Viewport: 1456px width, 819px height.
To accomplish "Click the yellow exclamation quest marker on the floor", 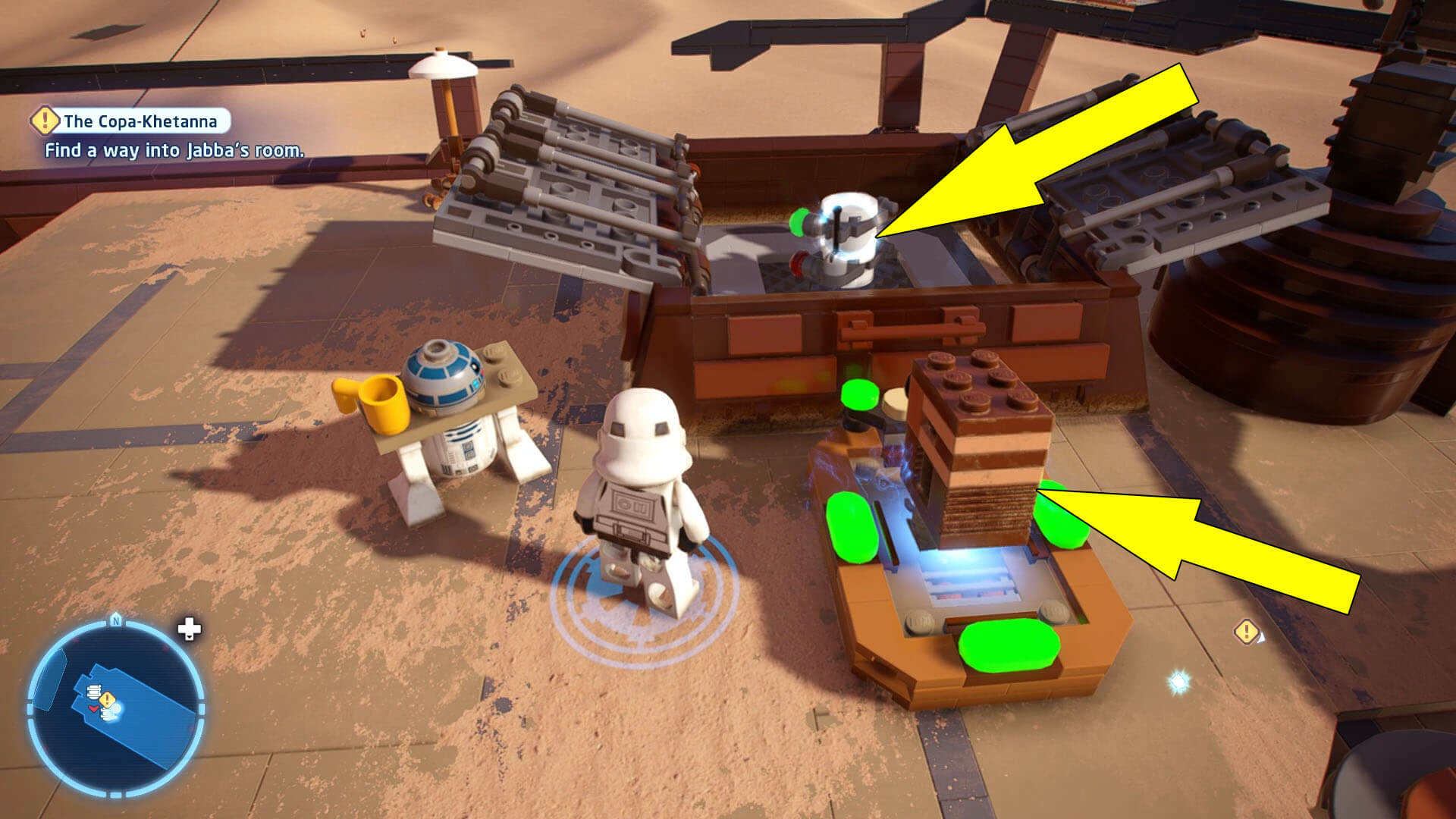I will coord(1246,632).
